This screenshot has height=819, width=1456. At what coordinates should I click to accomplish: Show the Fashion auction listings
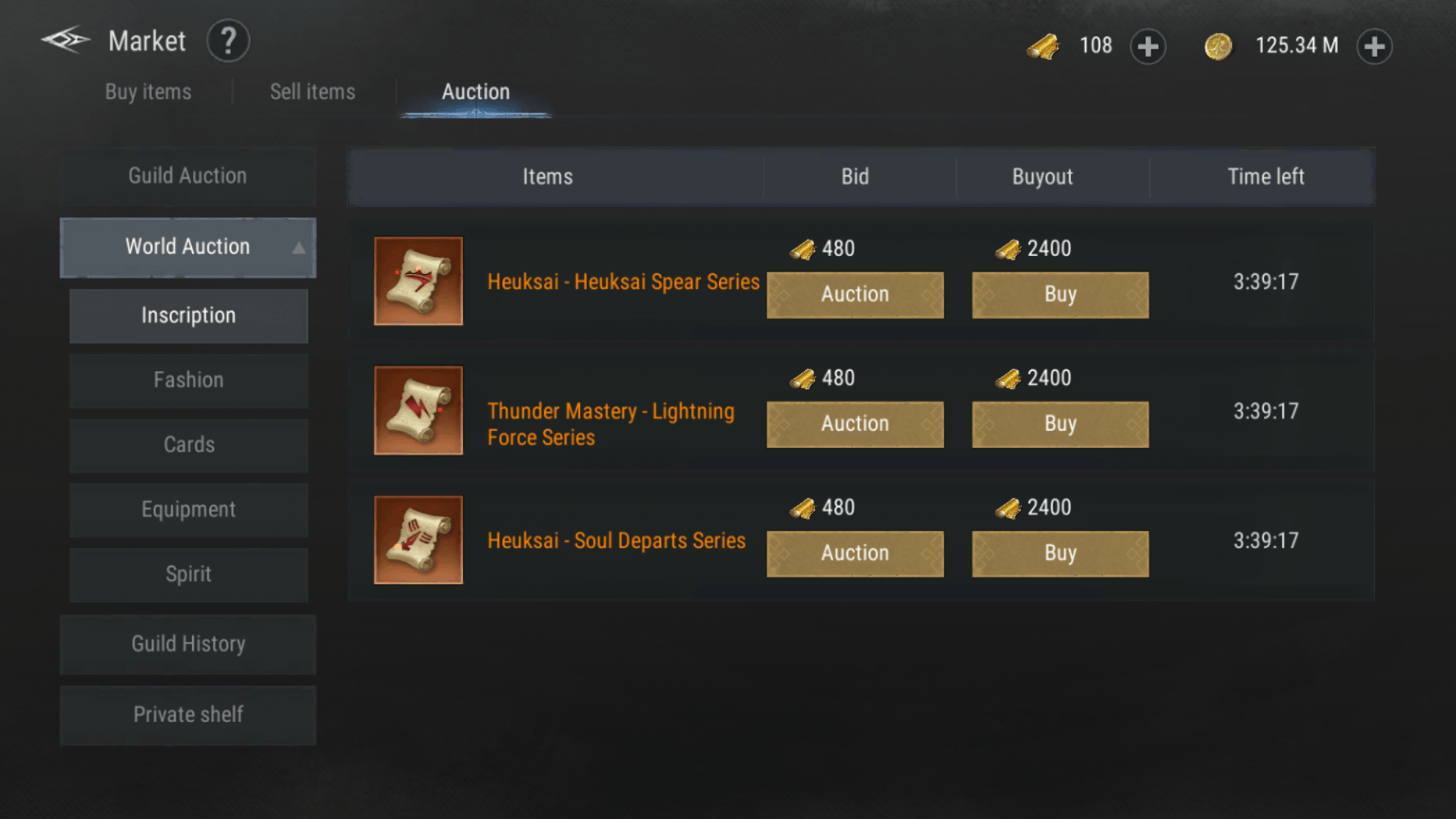coord(189,381)
